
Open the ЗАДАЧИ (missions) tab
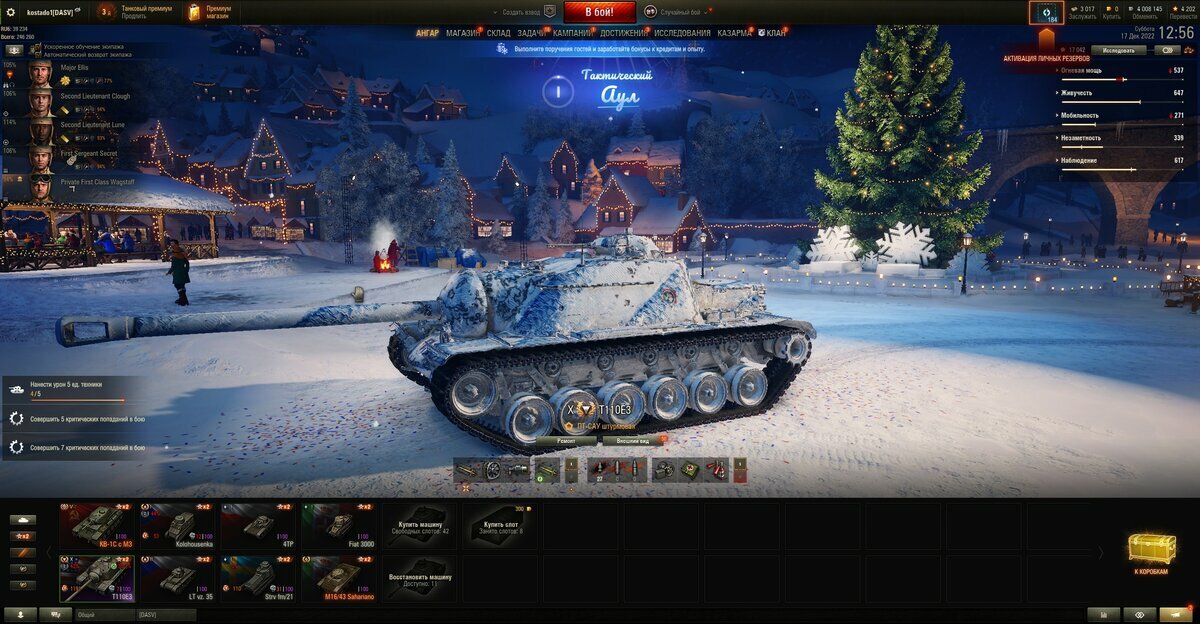pos(531,33)
